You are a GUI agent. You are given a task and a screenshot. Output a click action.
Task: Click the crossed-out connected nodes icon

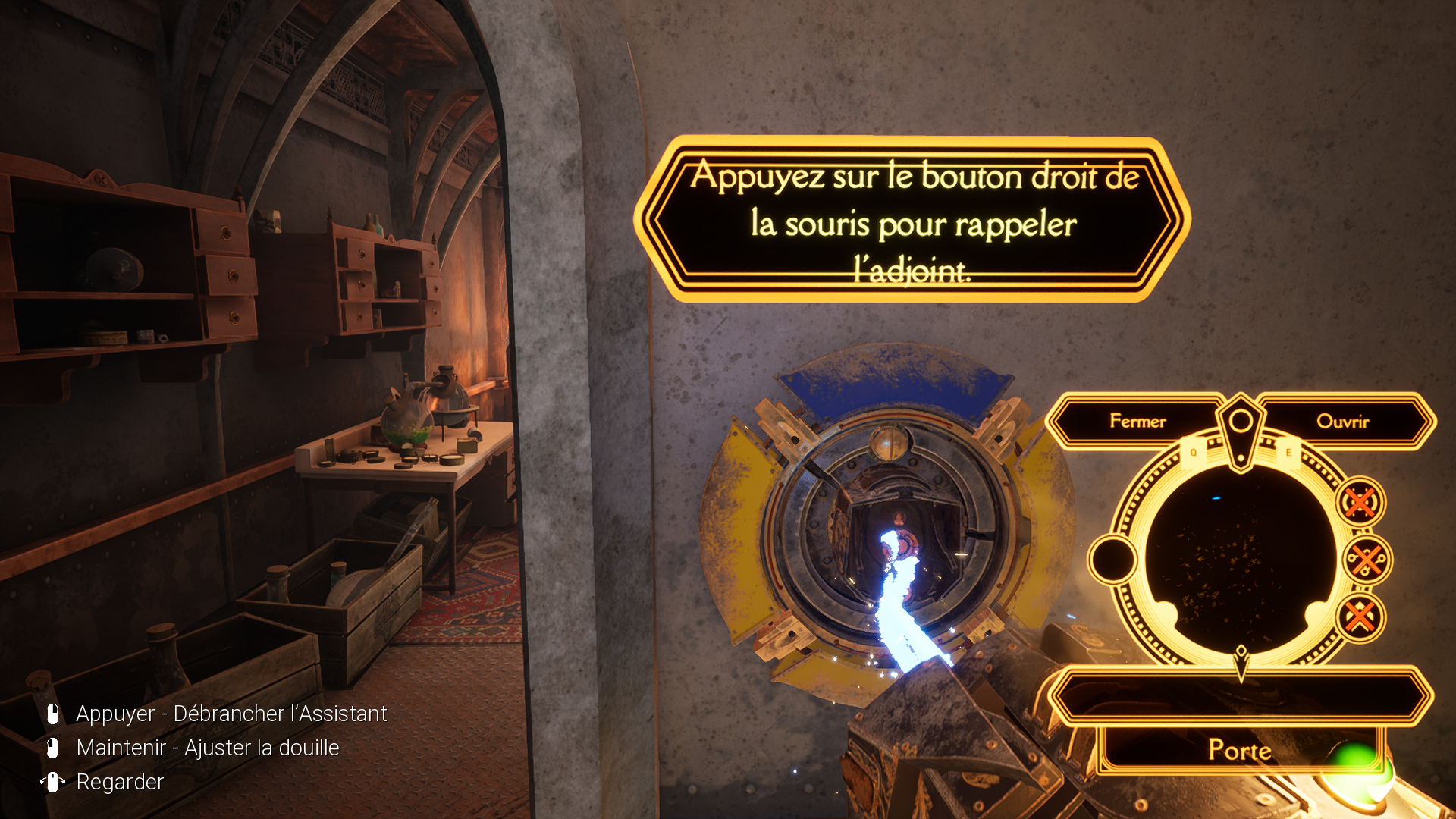tap(1367, 560)
